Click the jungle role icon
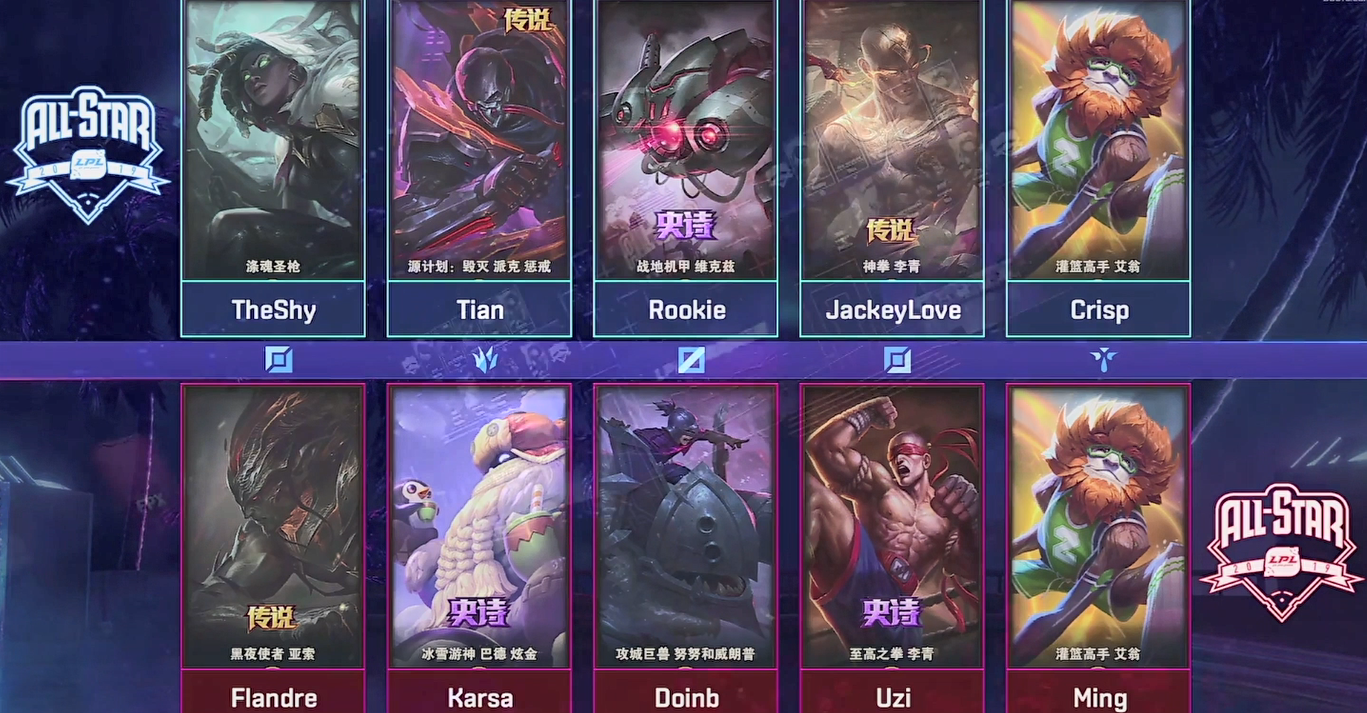 [486, 360]
